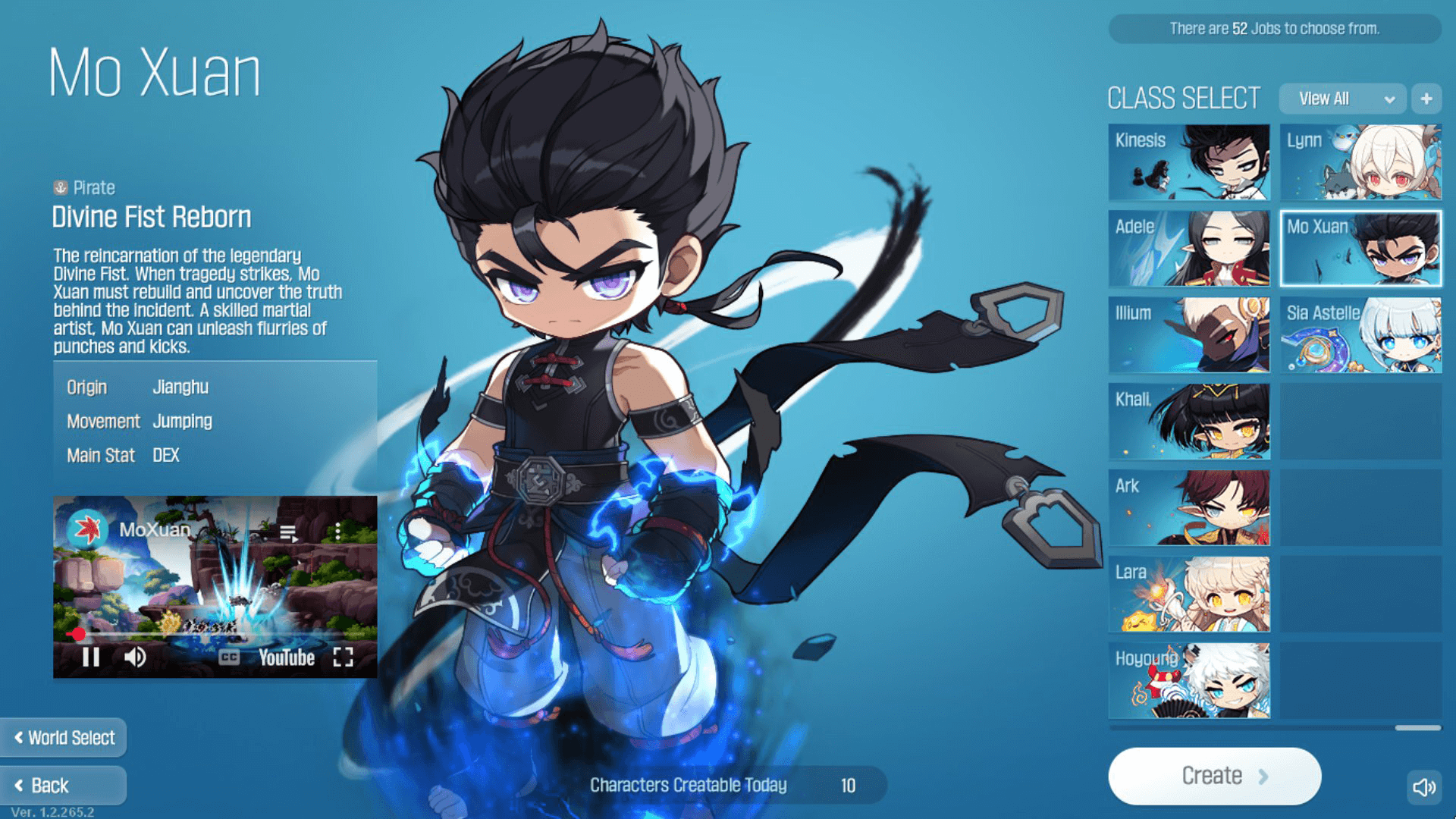
Task: Pause the Mo Xuan preview video
Action: 91,657
